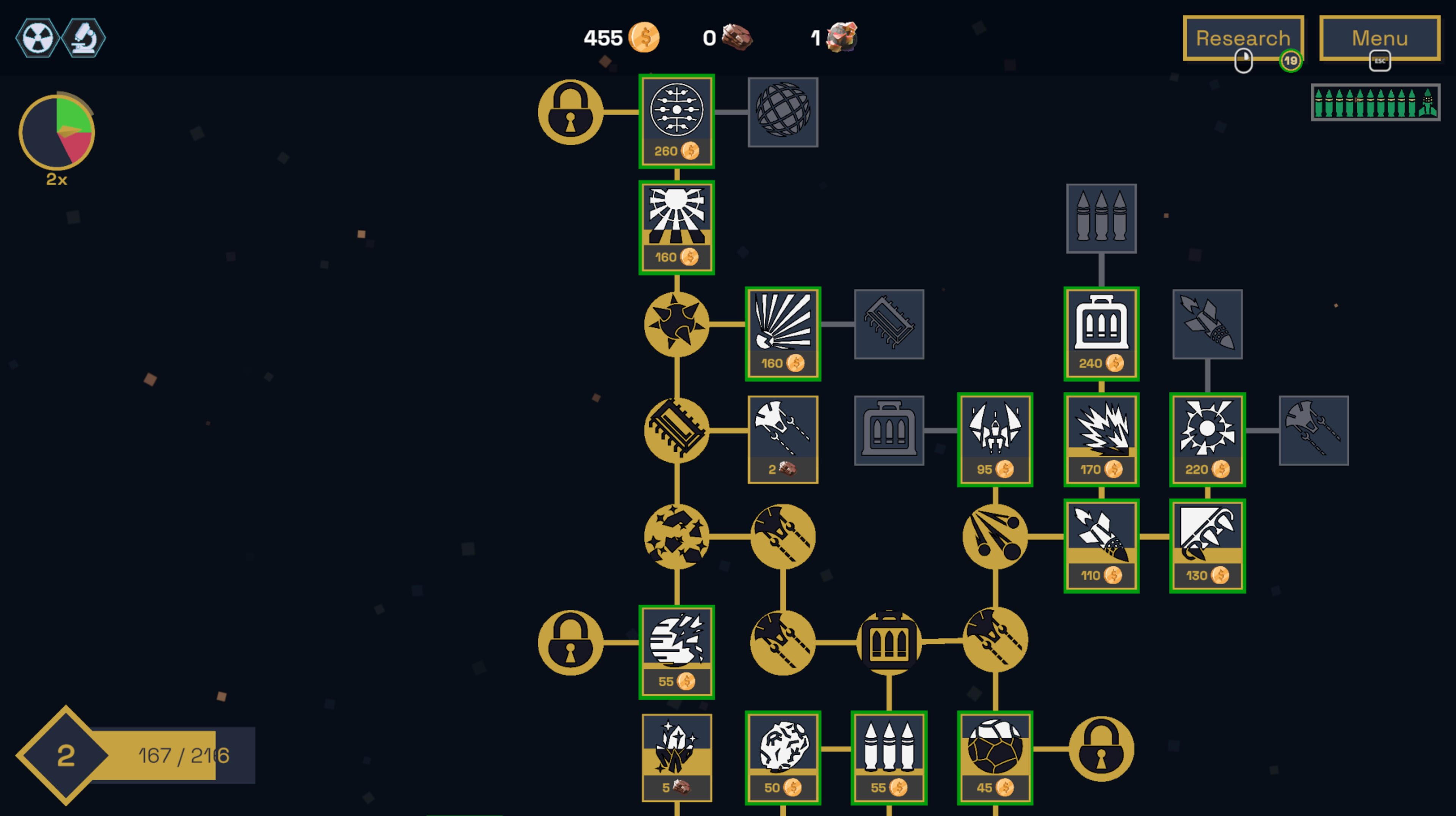1456x816 pixels.
Task: Select the microscope hexagon icon
Action: pyautogui.click(x=84, y=38)
